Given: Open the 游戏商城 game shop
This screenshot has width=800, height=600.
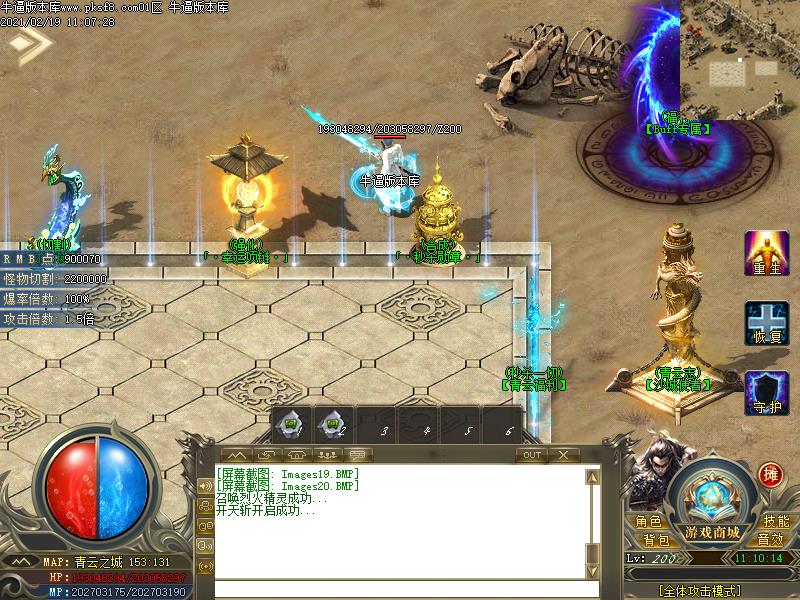Looking at the screenshot, I should (712, 531).
